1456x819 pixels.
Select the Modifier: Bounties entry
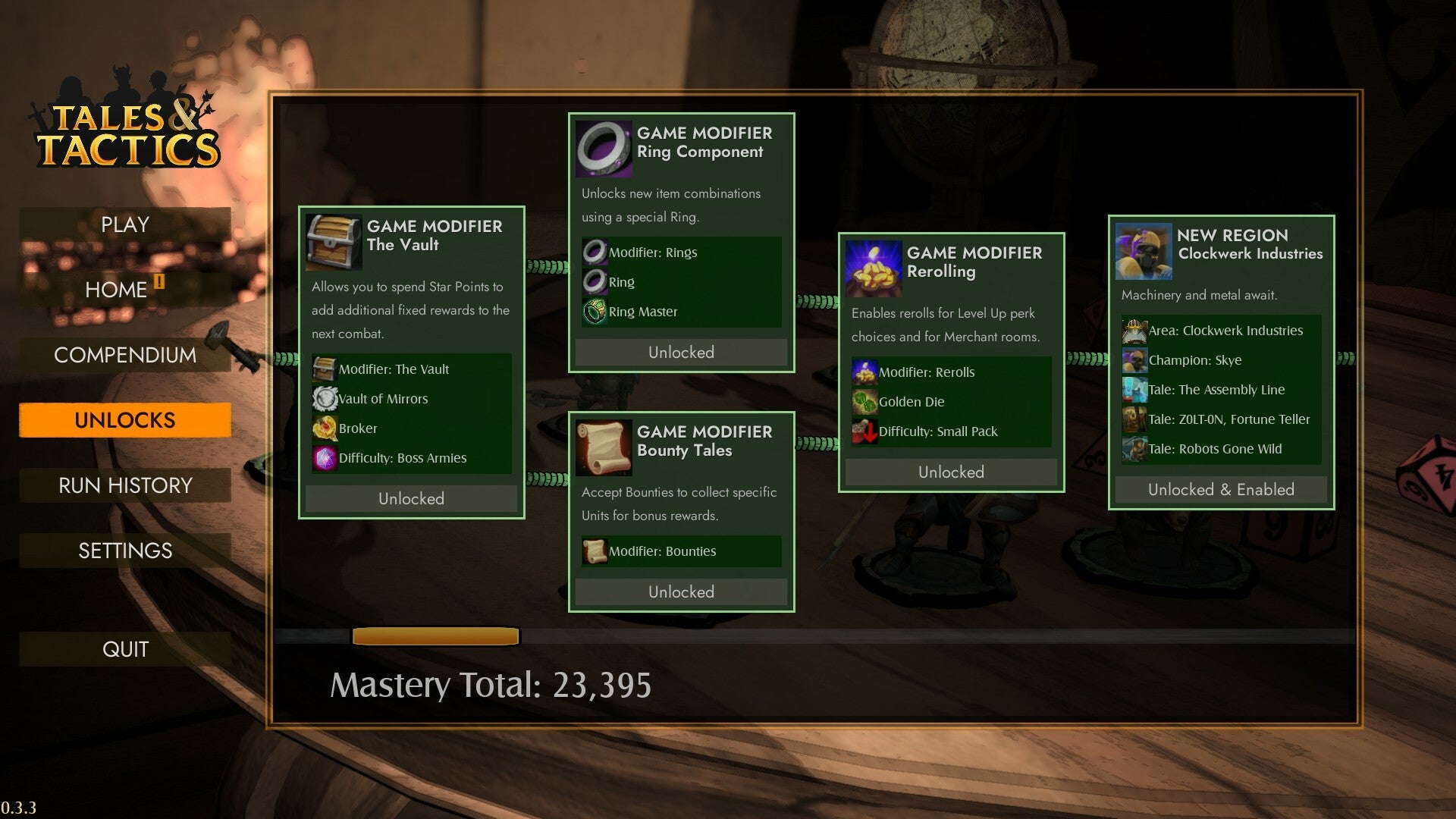point(662,551)
